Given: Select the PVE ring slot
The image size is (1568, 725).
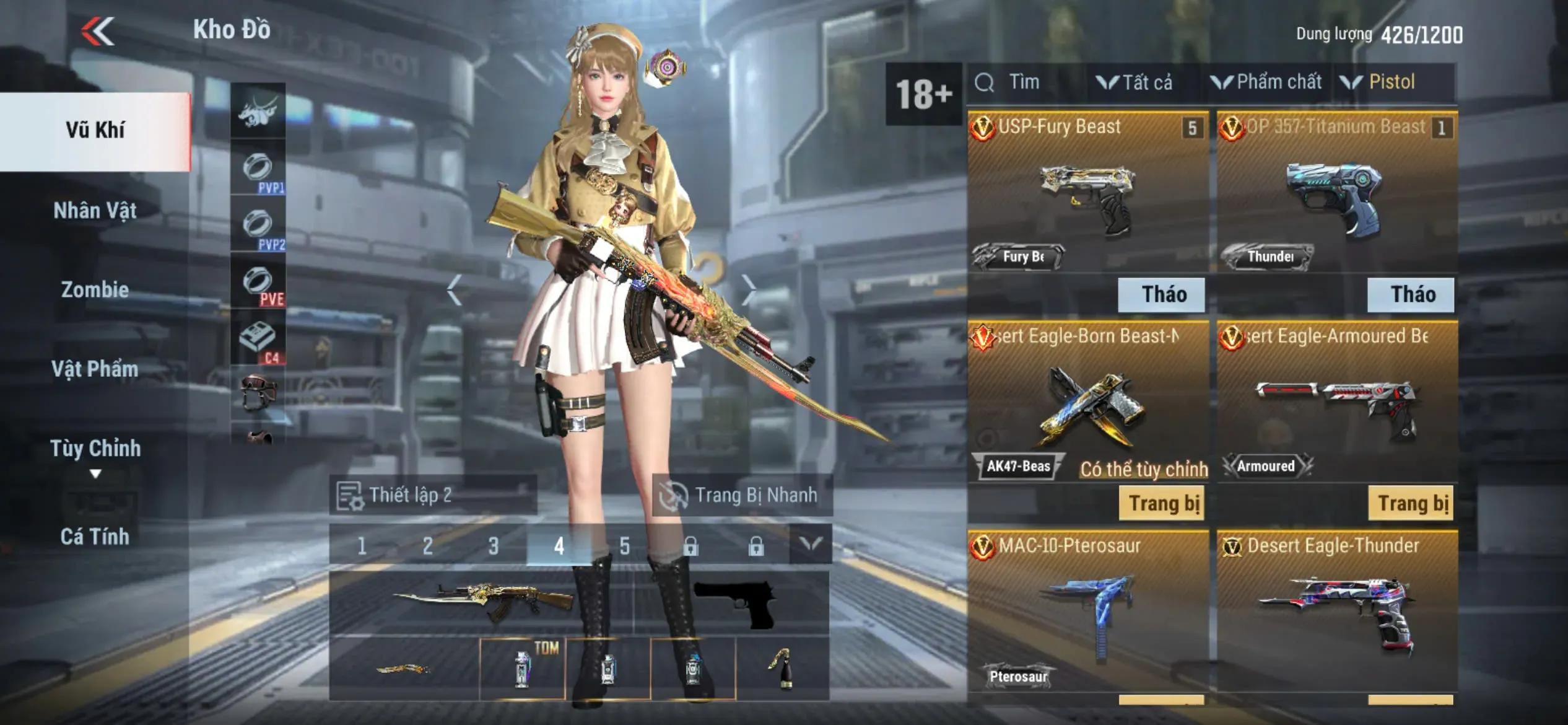Looking at the screenshot, I should (x=258, y=284).
